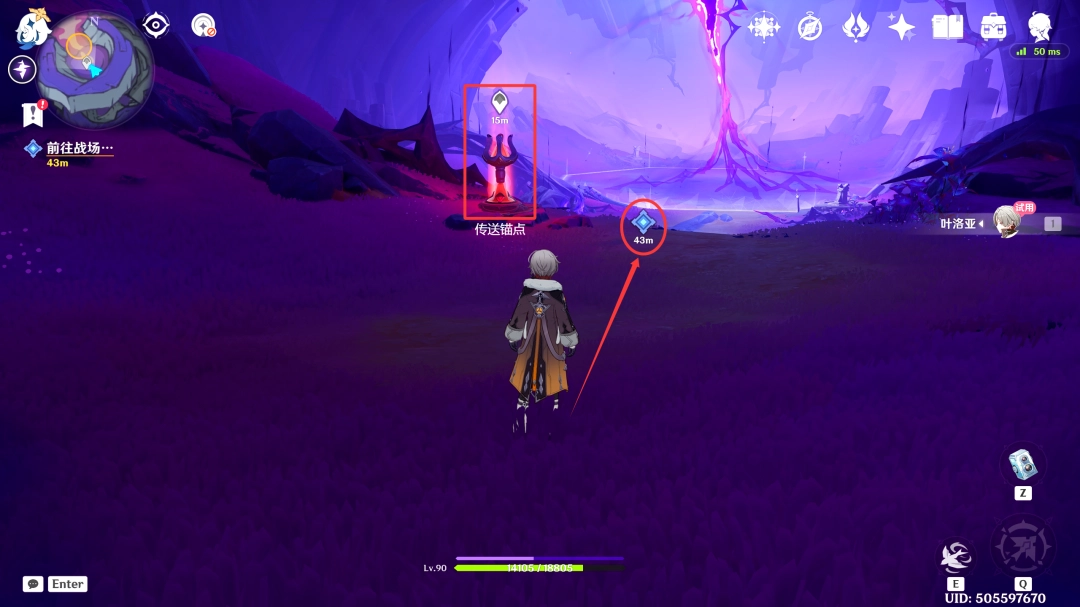Open the large four-point star events icon
Viewport: 1080px width, 607px height.
pyautogui.click(x=764, y=27)
